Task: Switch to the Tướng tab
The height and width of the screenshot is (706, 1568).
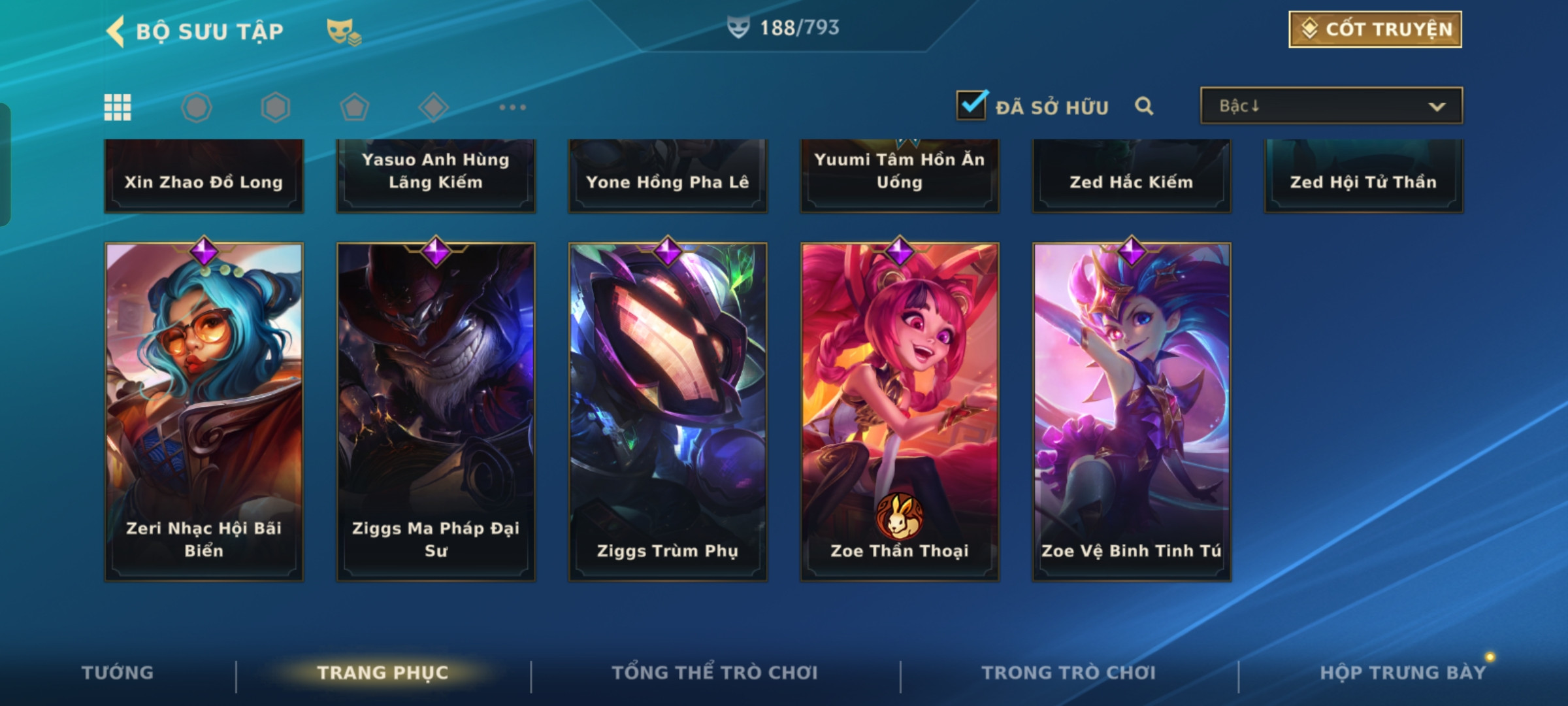Action: point(118,673)
